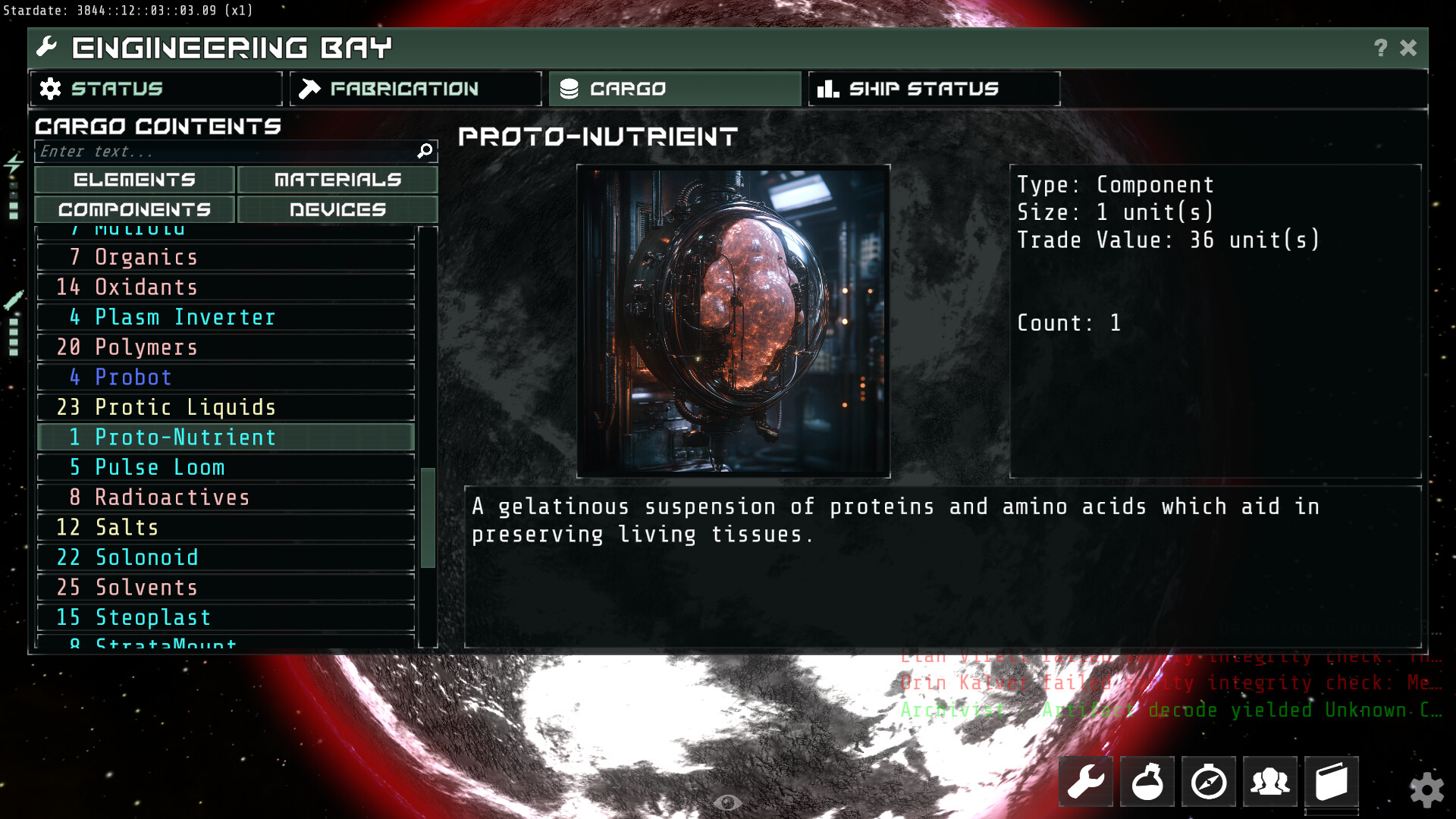Open help via the question mark icon

[x=1379, y=48]
